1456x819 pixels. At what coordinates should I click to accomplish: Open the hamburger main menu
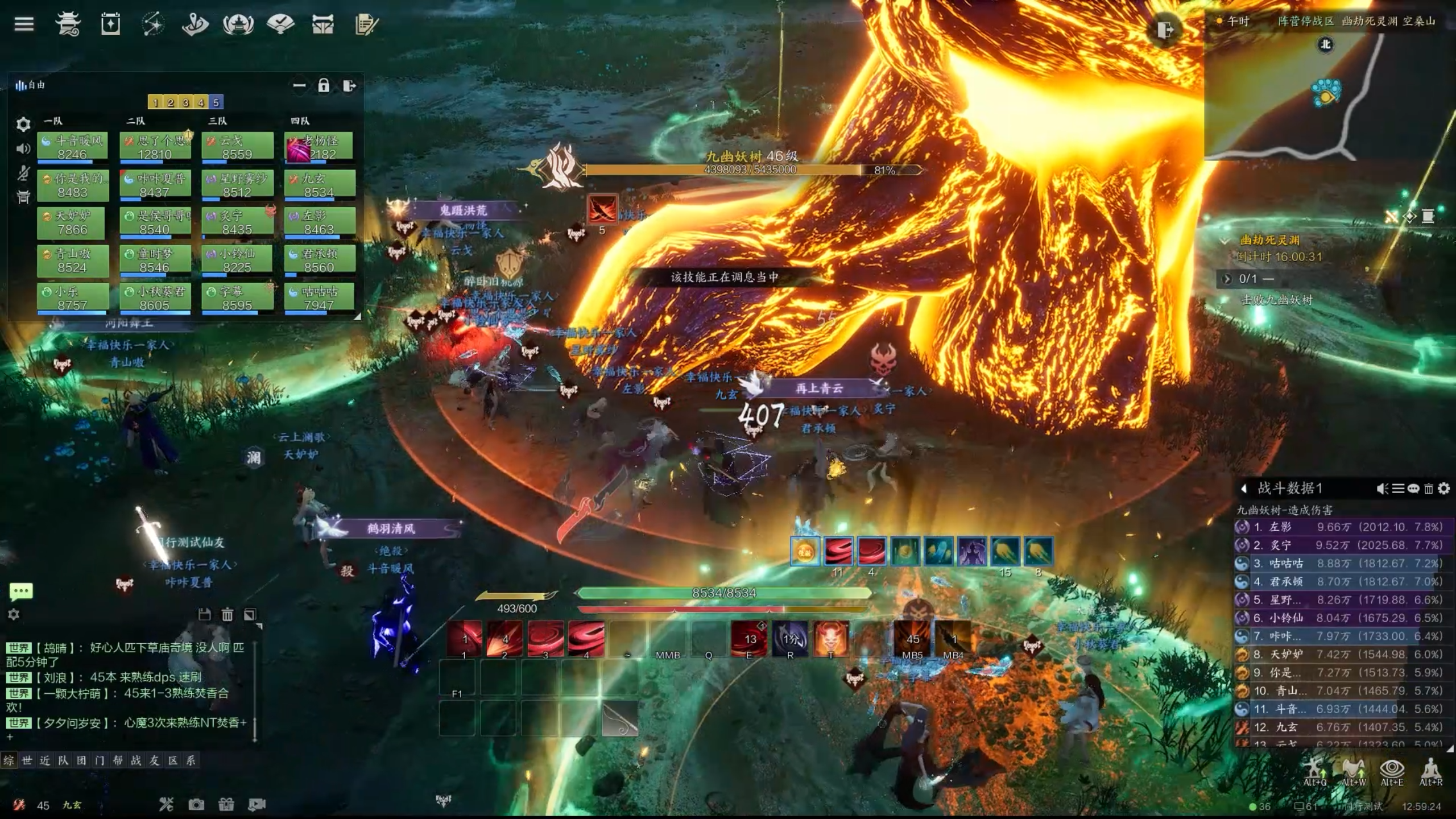click(x=24, y=24)
